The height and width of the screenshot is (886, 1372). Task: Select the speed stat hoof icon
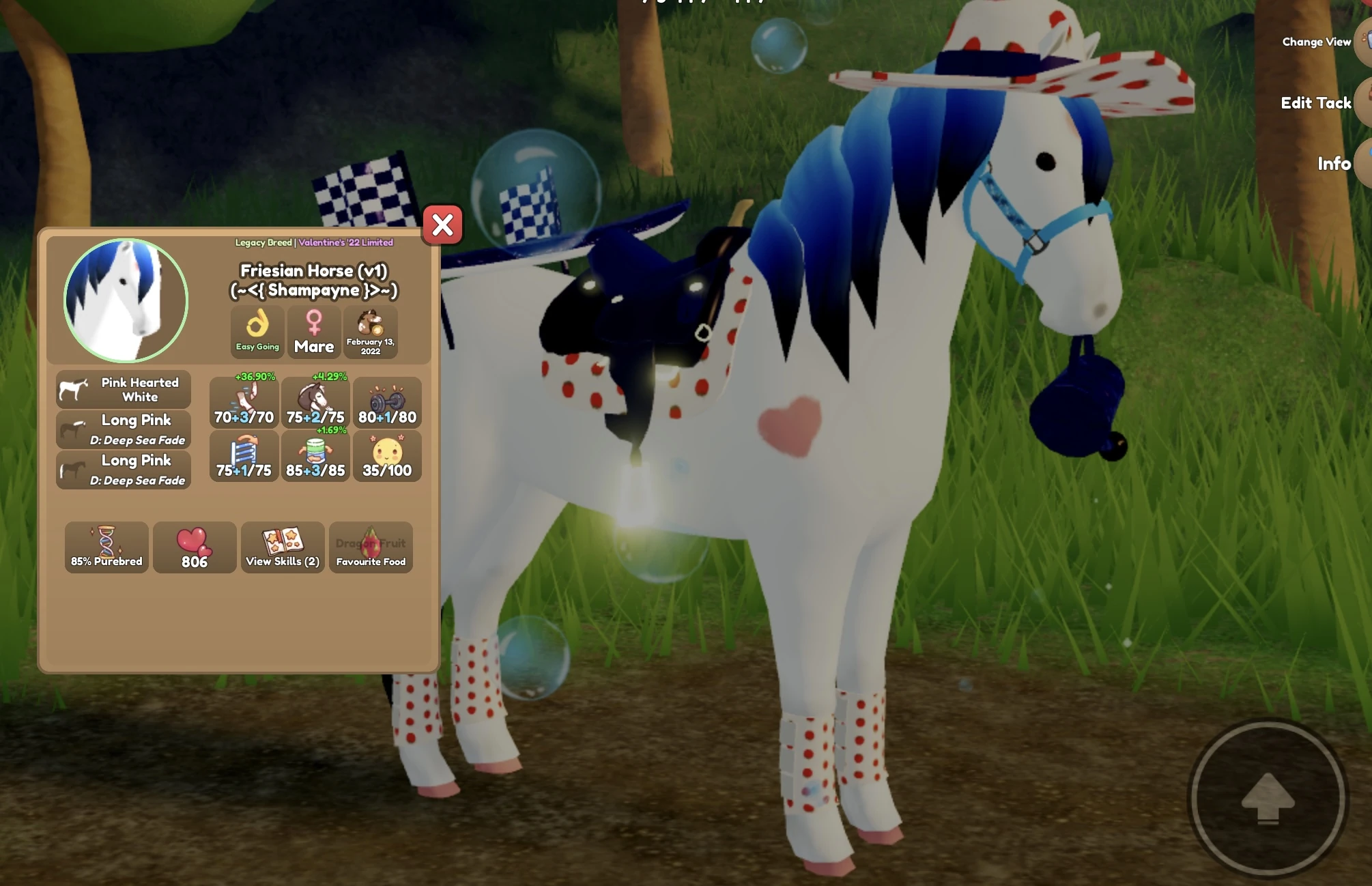[x=243, y=403]
